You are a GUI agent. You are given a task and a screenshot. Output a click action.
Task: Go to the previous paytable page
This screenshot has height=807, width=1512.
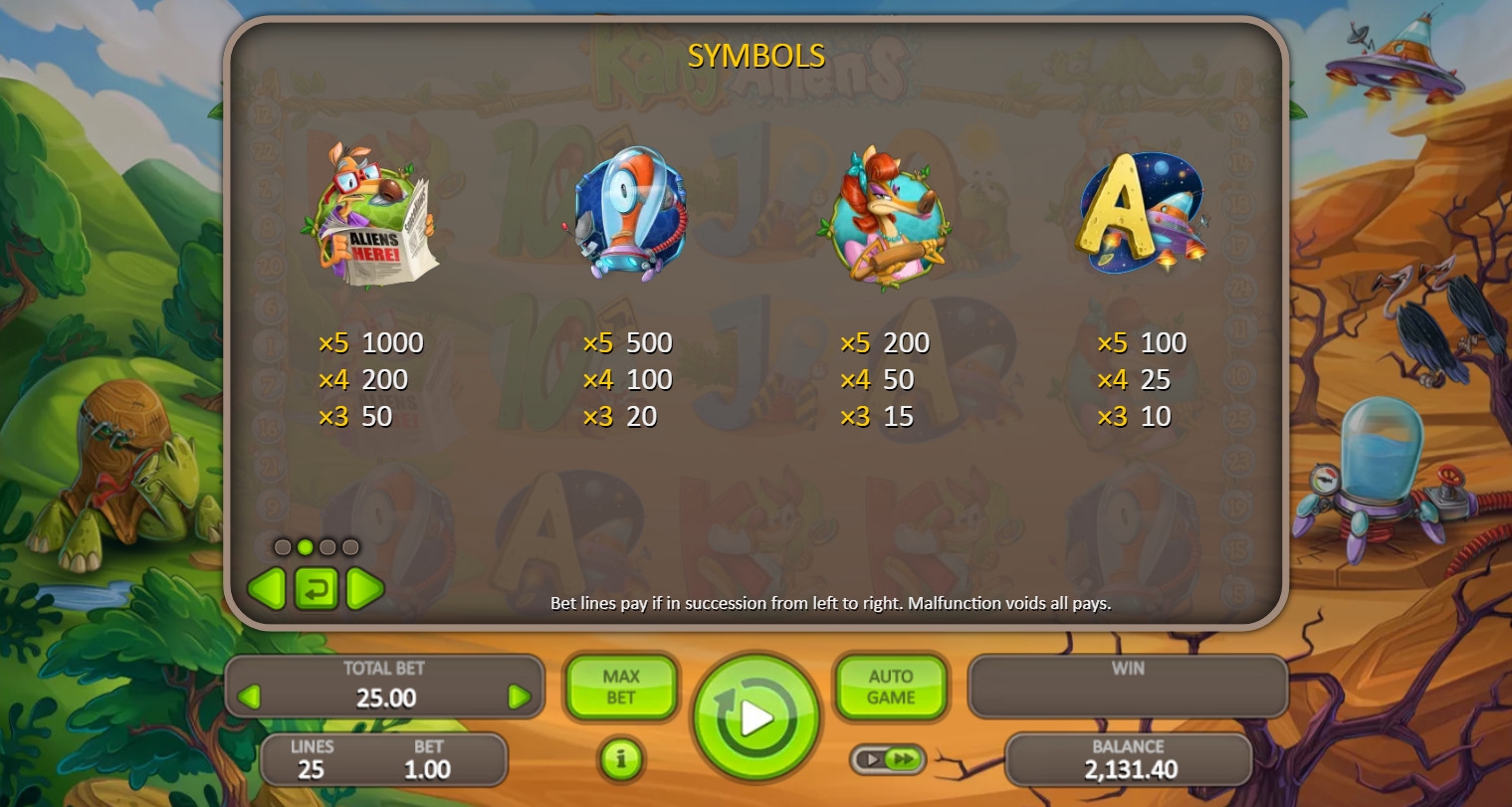tap(267, 589)
